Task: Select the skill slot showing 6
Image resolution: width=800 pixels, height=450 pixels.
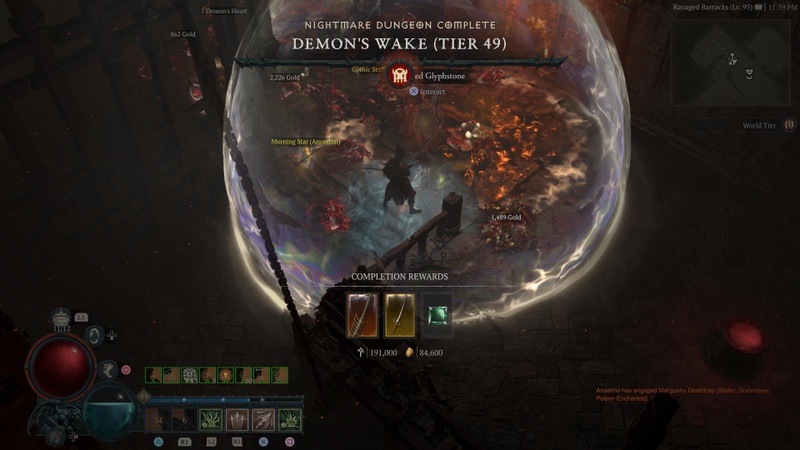Action: click(185, 420)
